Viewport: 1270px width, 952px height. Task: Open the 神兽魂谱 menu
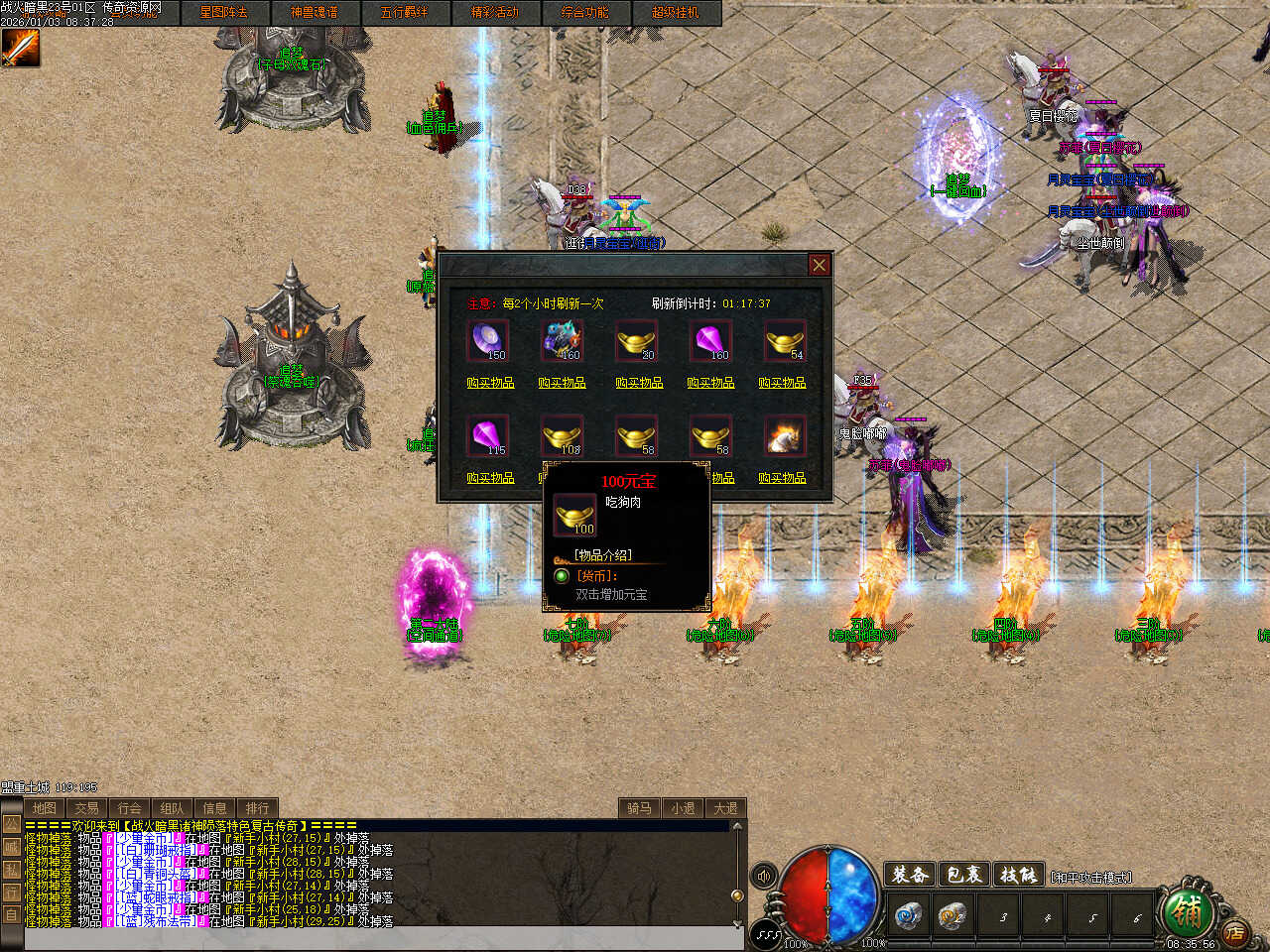314,12
